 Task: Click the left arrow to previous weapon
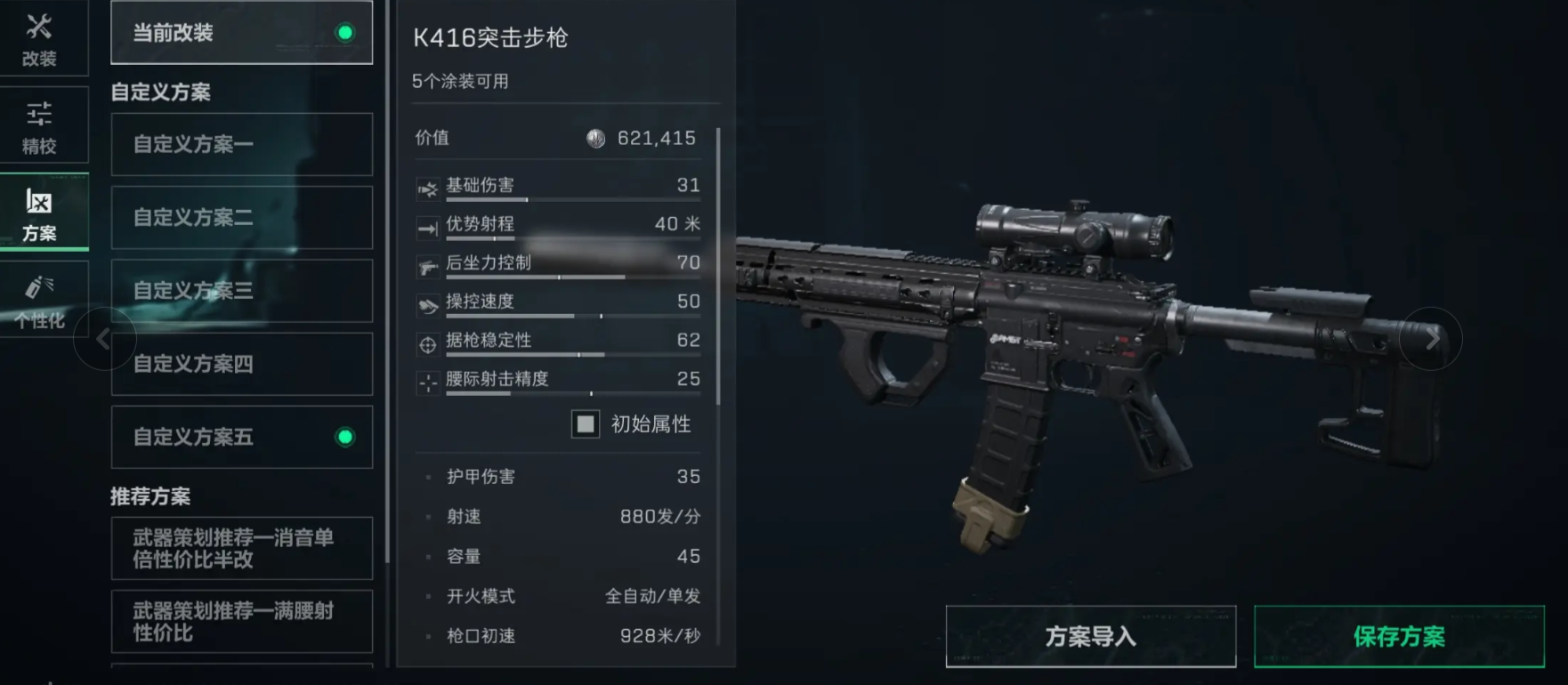point(104,339)
